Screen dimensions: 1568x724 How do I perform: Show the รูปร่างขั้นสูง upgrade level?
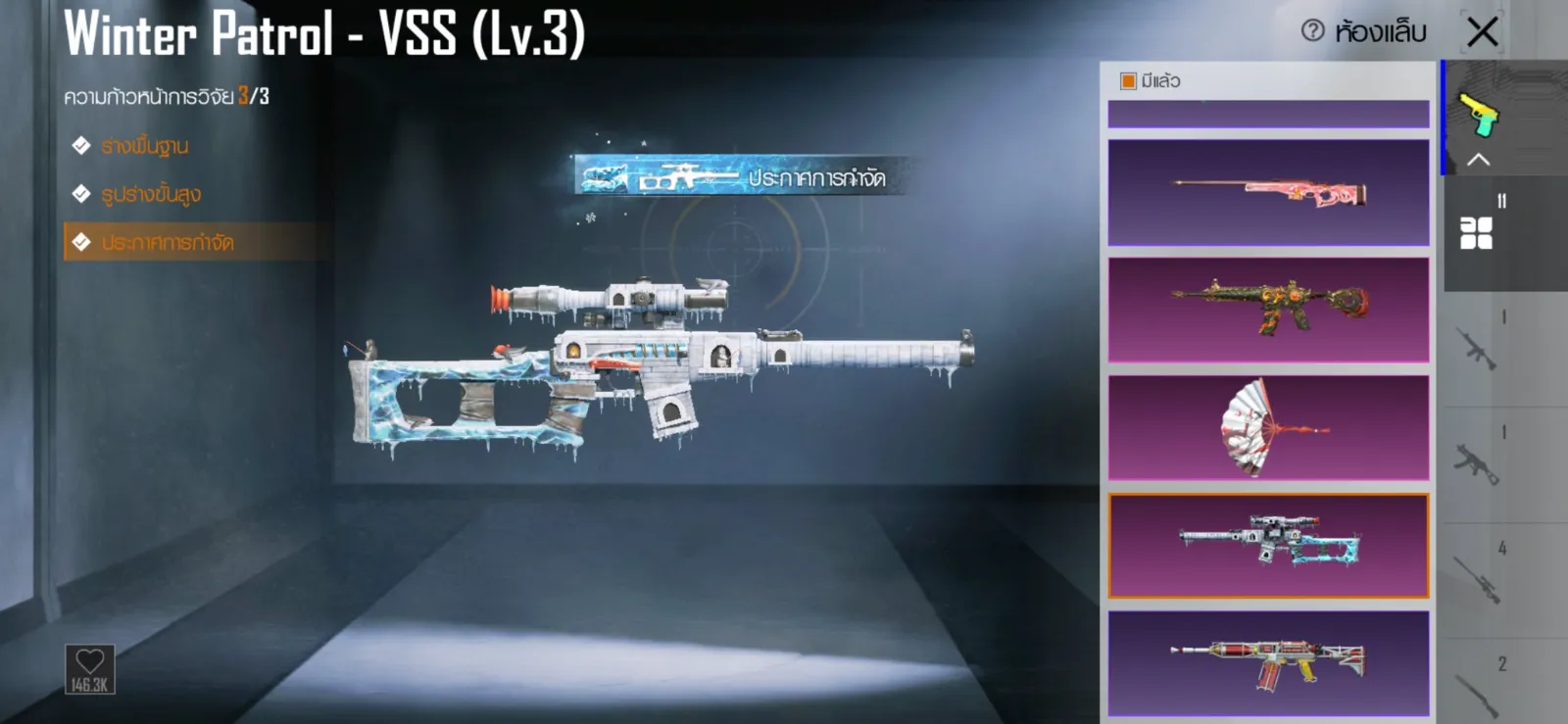pyautogui.click(x=151, y=194)
